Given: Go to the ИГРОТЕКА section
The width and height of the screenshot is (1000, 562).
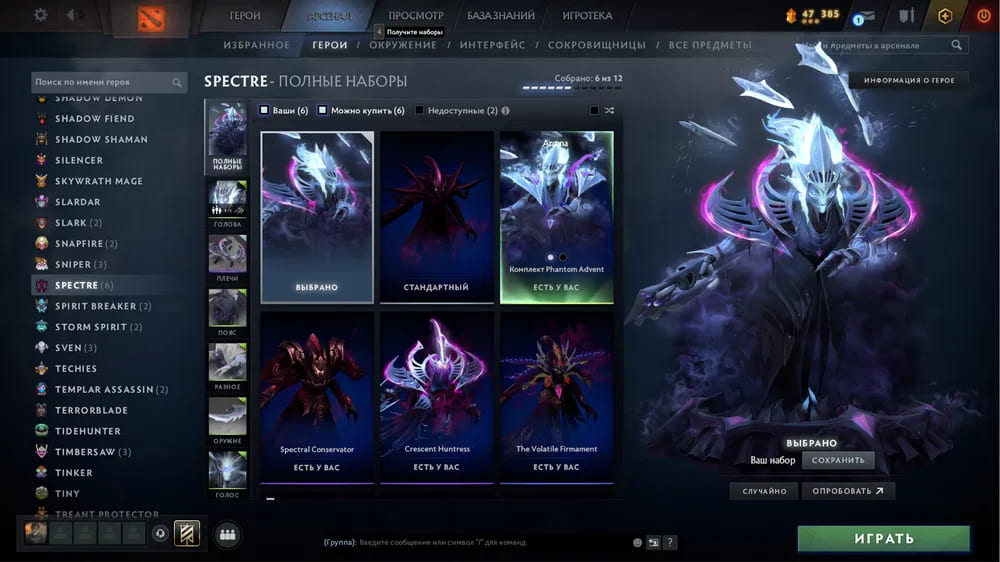Looking at the screenshot, I should [587, 16].
